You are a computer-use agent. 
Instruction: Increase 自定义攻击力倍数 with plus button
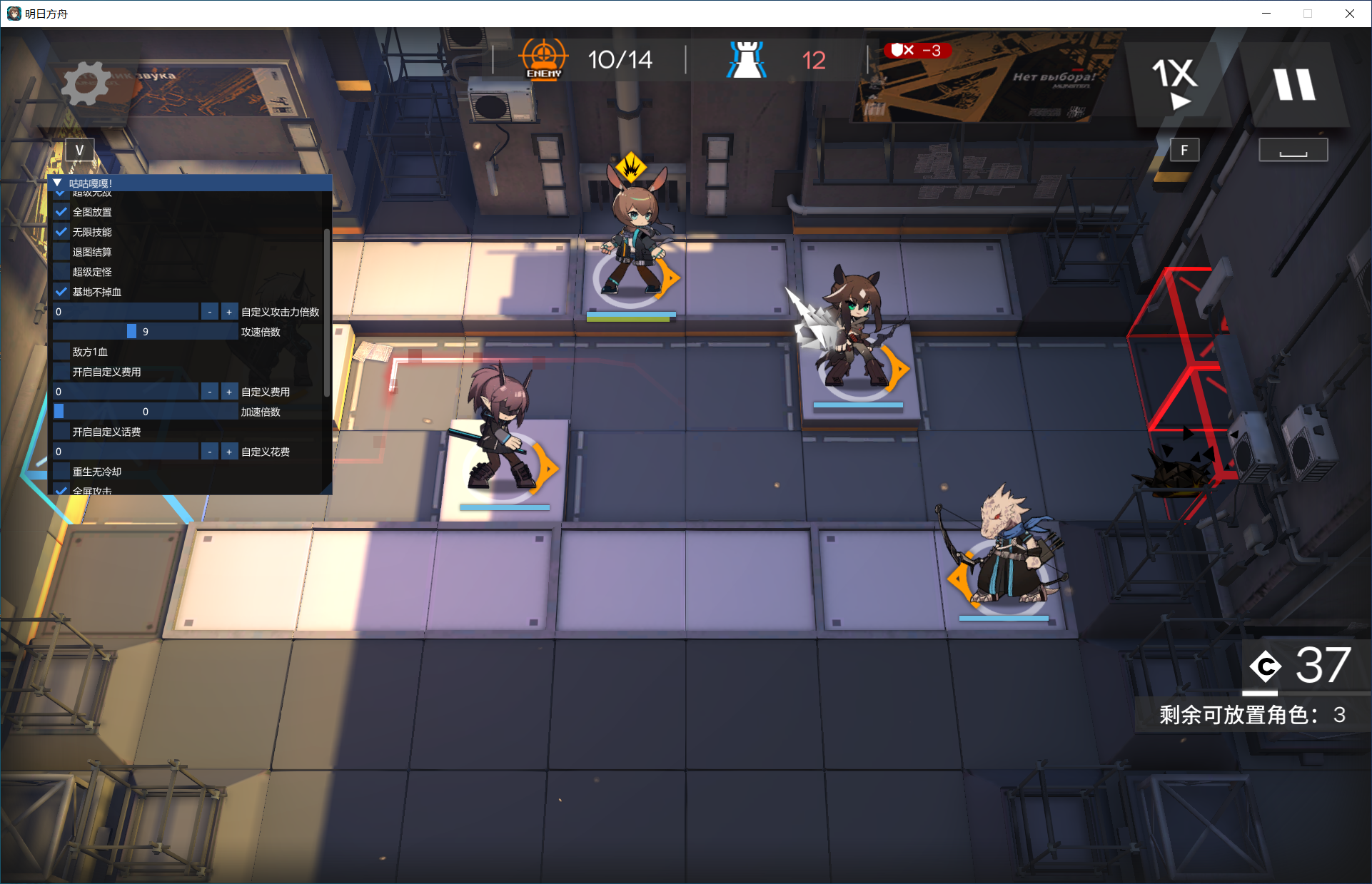click(x=229, y=312)
